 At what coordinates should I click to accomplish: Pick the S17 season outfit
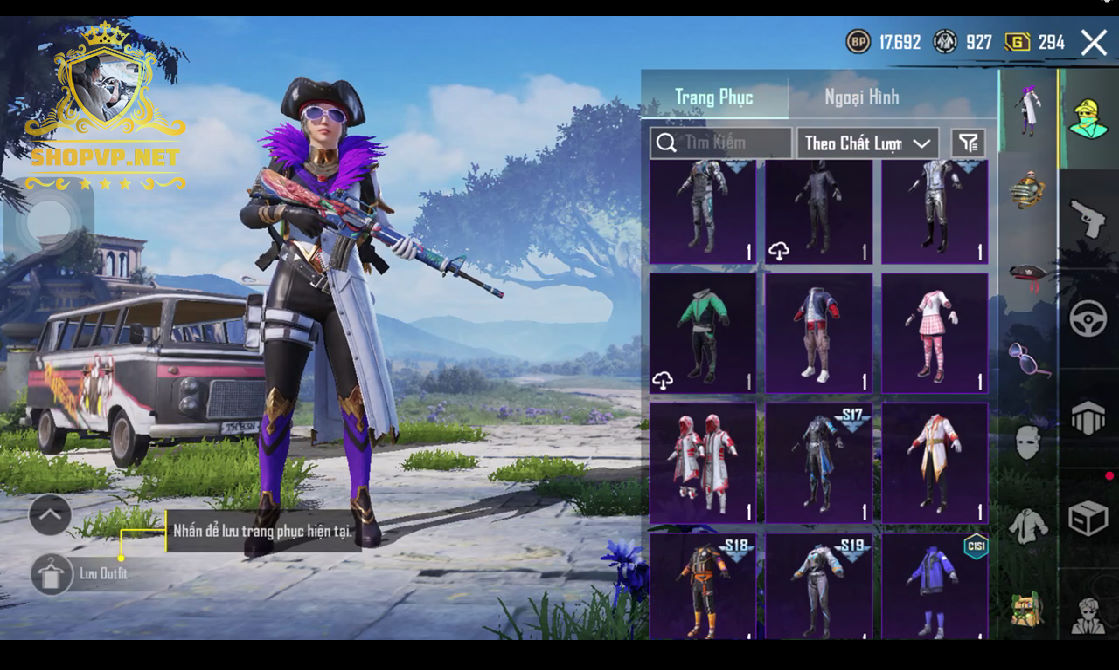pos(819,462)
